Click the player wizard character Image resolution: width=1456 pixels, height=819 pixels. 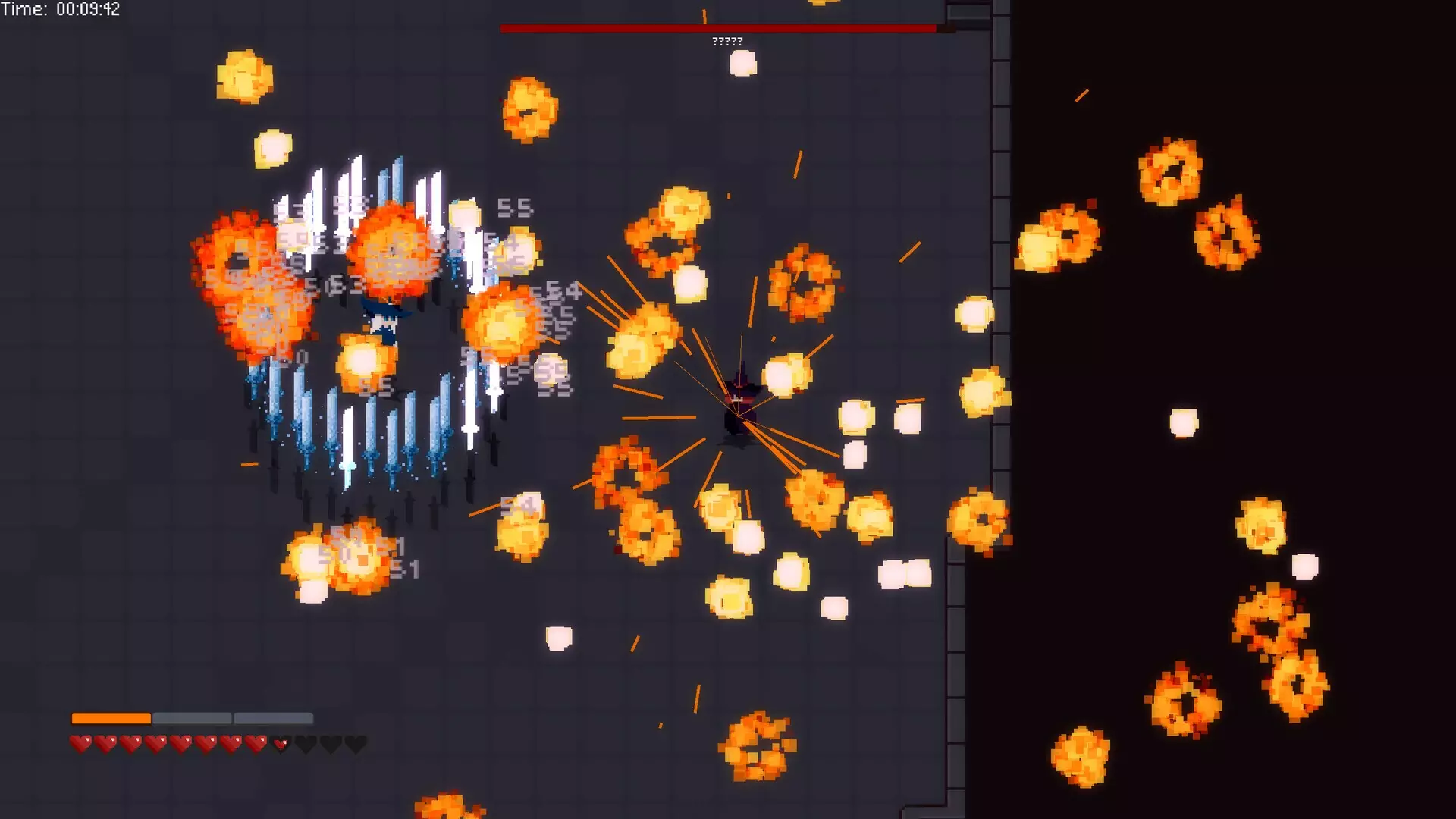[x=383, y=326]
